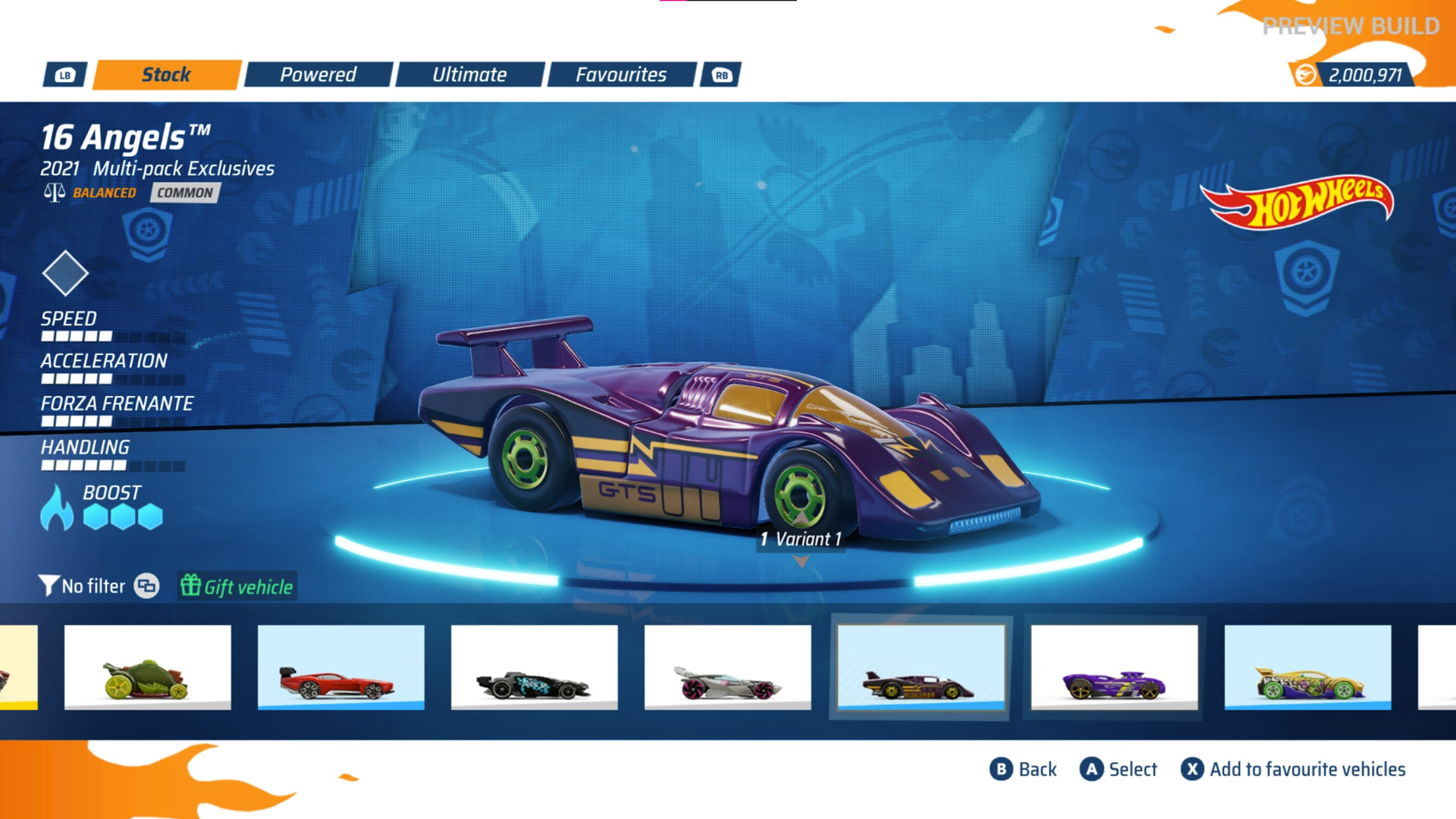Screen dimensions: 1456x819
Task: Switch to the Favourites tab
Action: 621,74
